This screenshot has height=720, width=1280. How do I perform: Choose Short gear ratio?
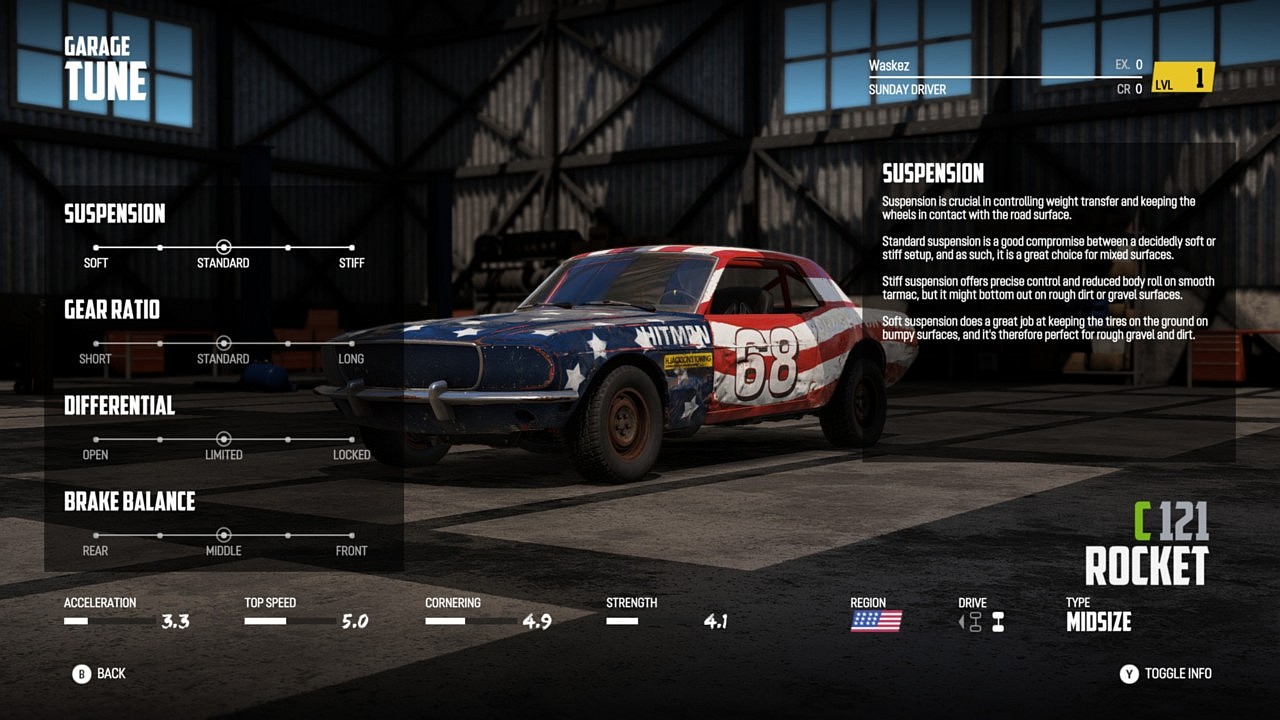(x=96, y=343)
